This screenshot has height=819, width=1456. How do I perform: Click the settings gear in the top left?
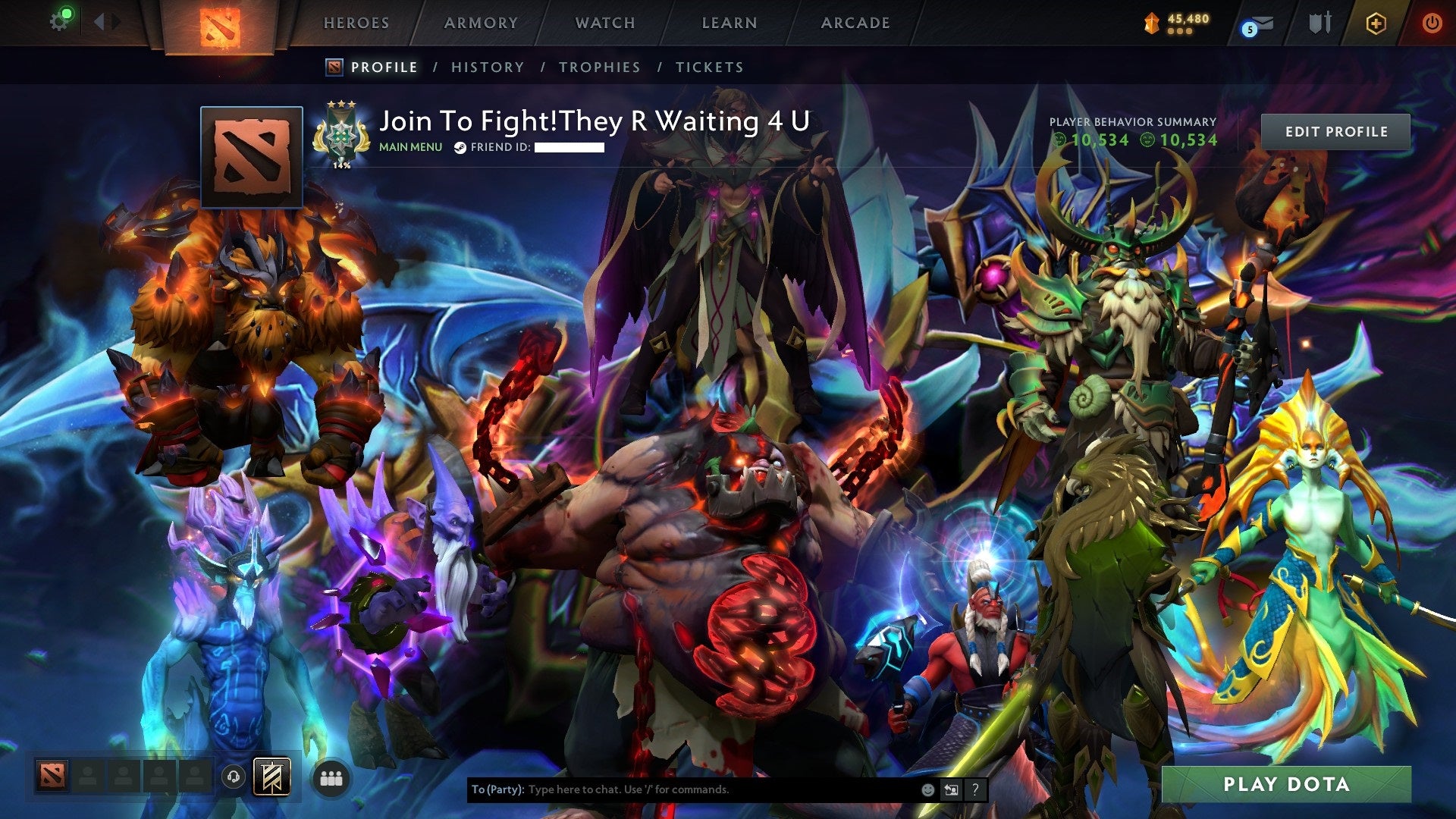point(59,21)
